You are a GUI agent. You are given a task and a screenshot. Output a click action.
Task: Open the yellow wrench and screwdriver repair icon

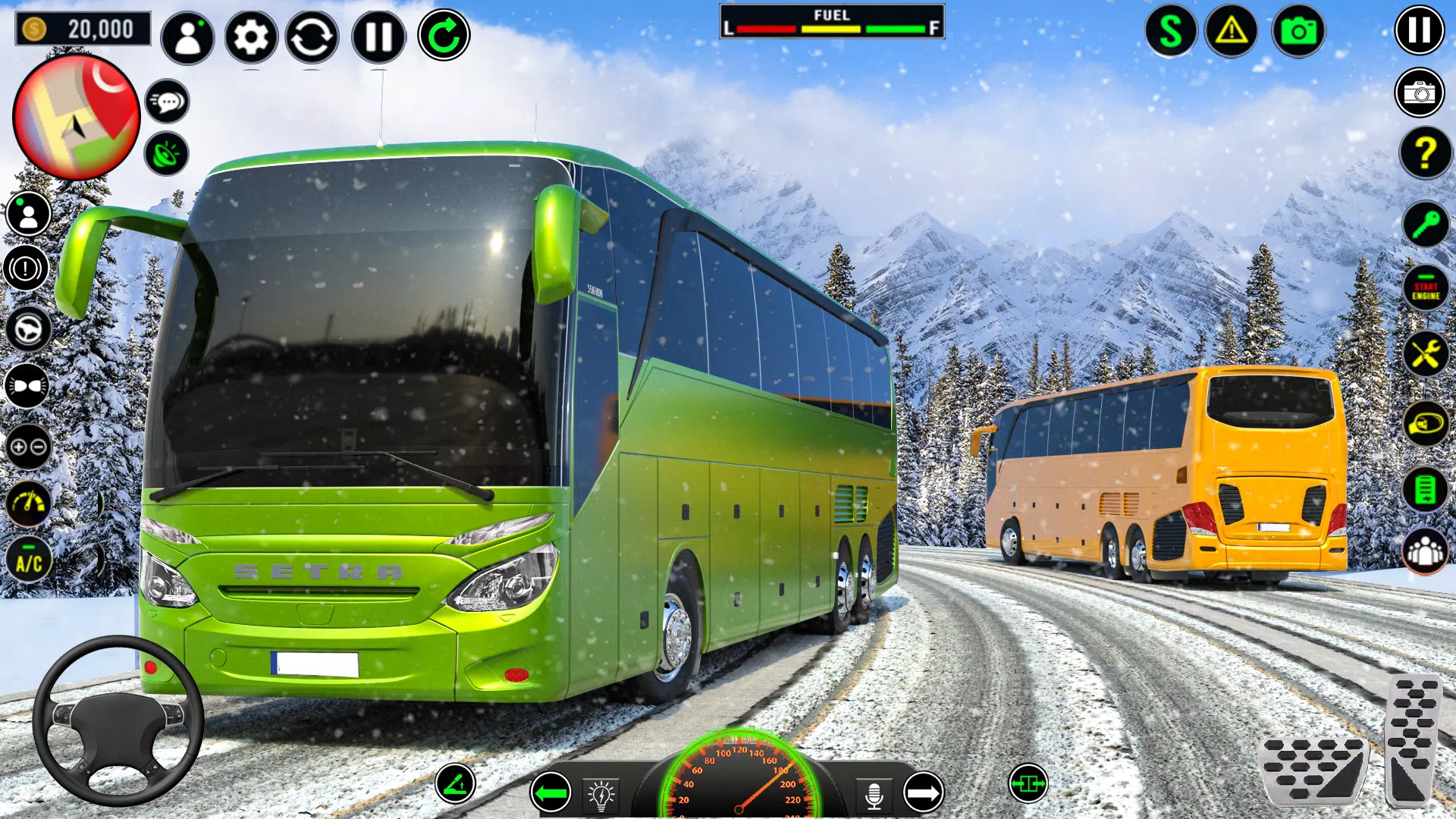[1426, 354]
